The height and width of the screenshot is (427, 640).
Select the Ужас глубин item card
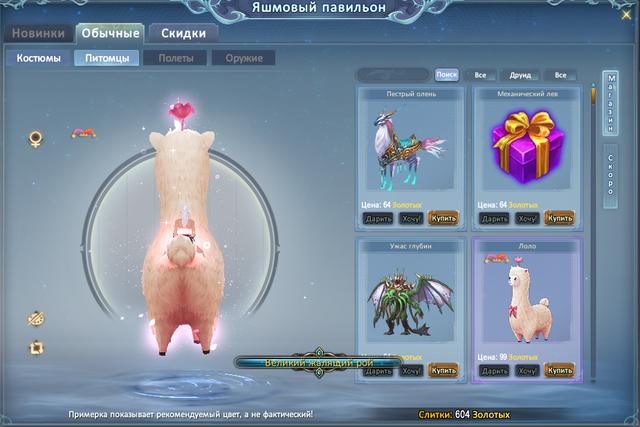click(x=411, y=300)
